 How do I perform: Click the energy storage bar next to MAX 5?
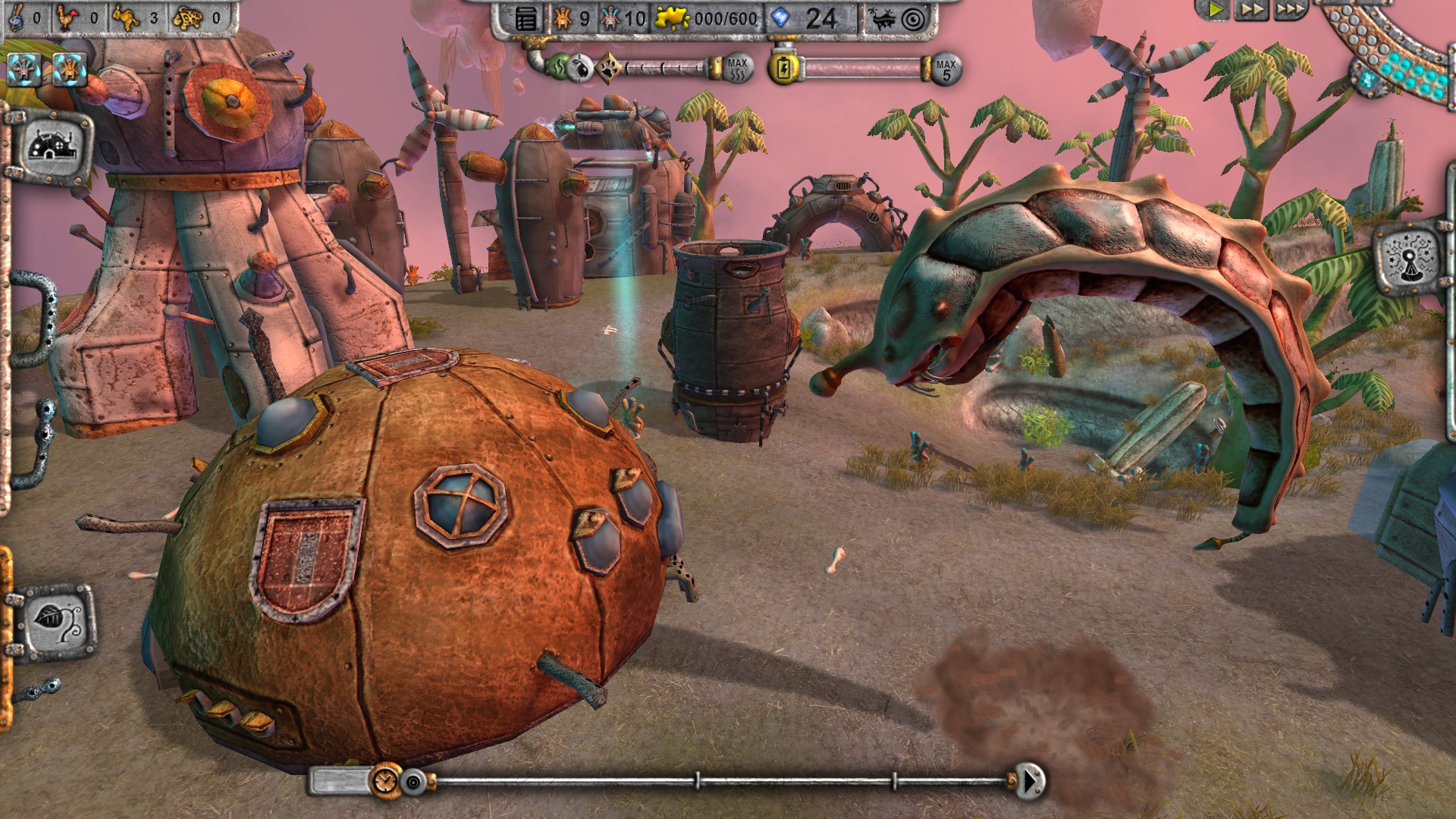[x=864, y=67]
